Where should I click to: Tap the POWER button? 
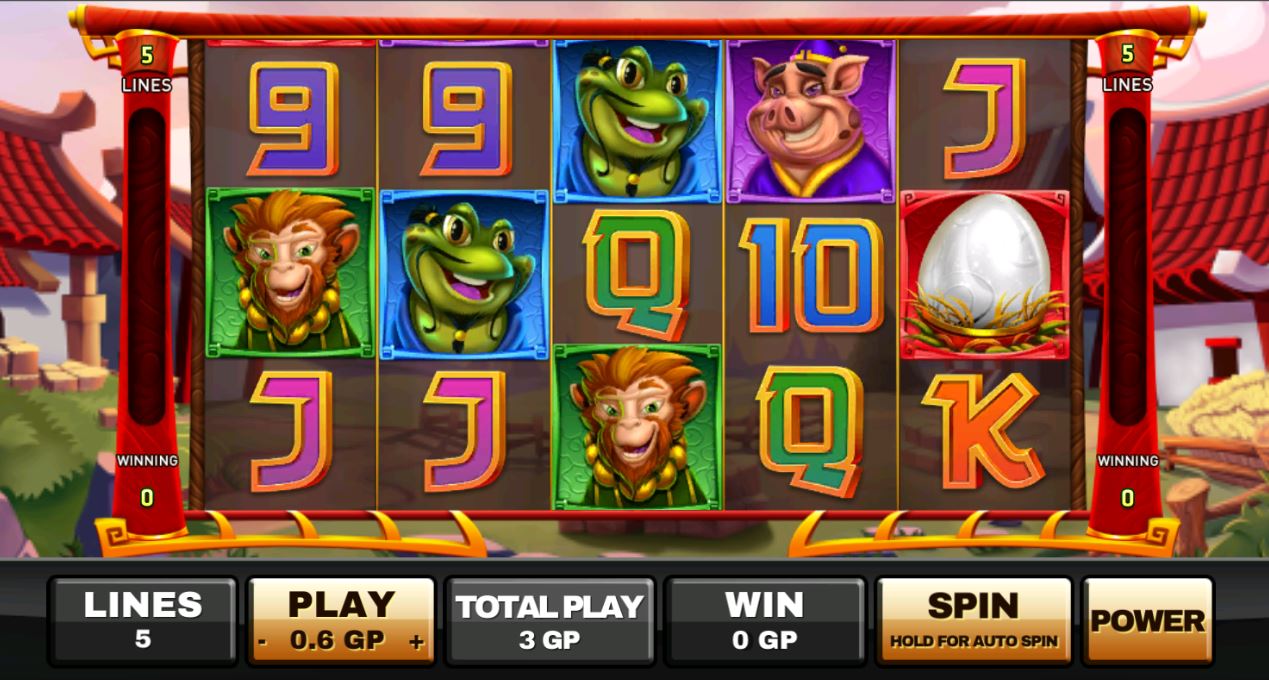coord(1147,620)
